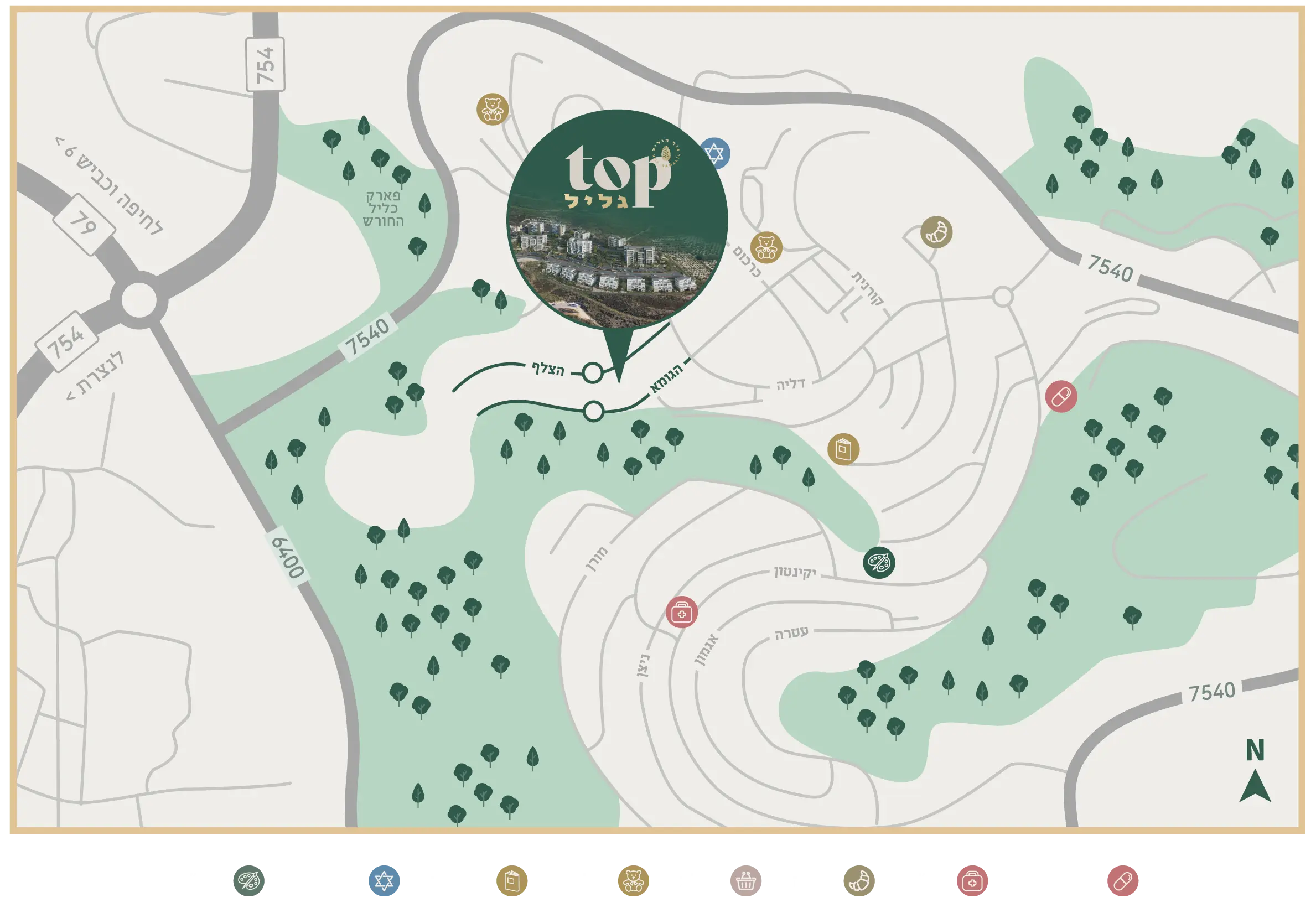Click the pill marker on the map

1061,397
